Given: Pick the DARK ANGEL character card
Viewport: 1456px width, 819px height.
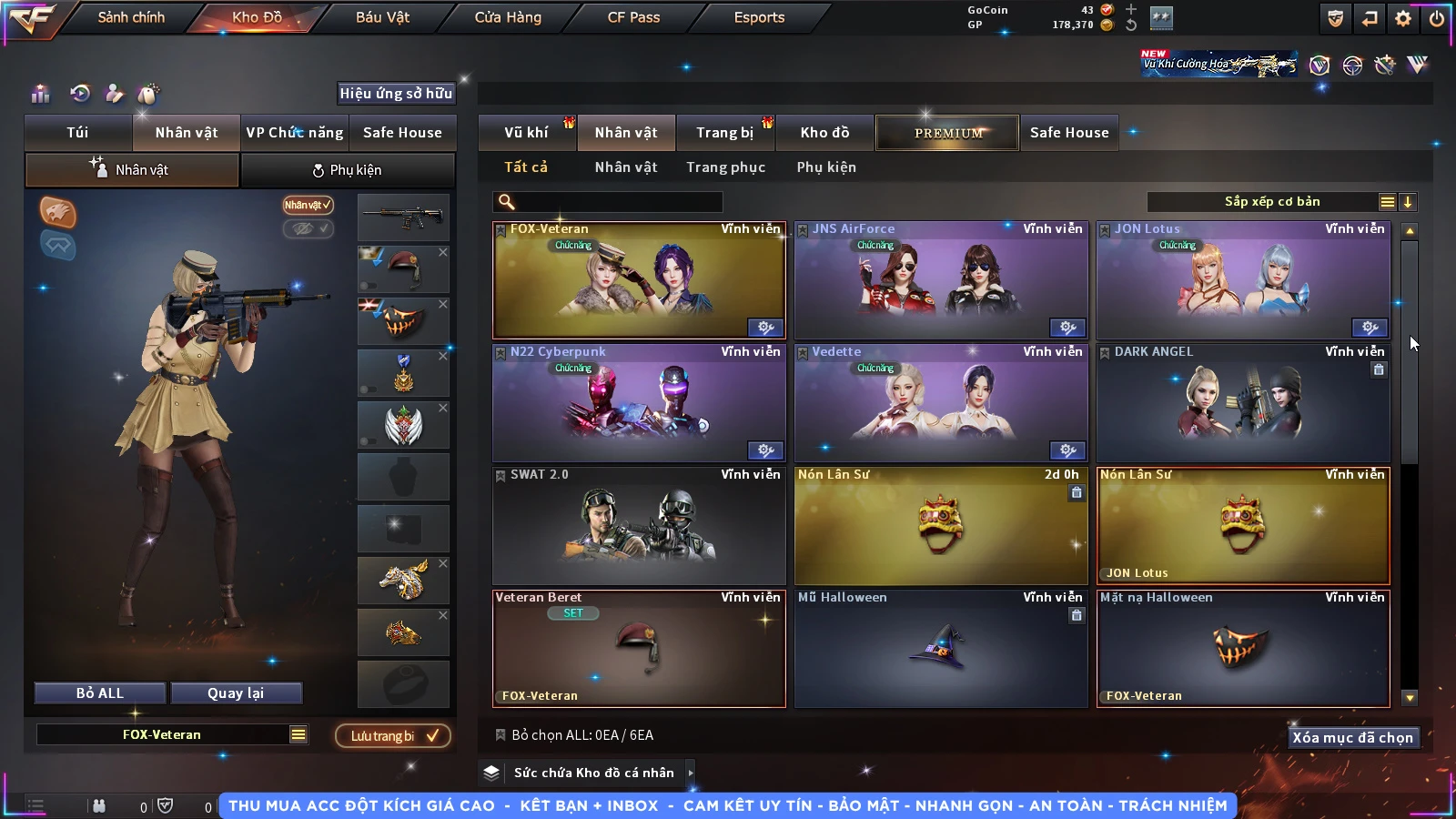Looking at the screenshot, I should 1243,403.
